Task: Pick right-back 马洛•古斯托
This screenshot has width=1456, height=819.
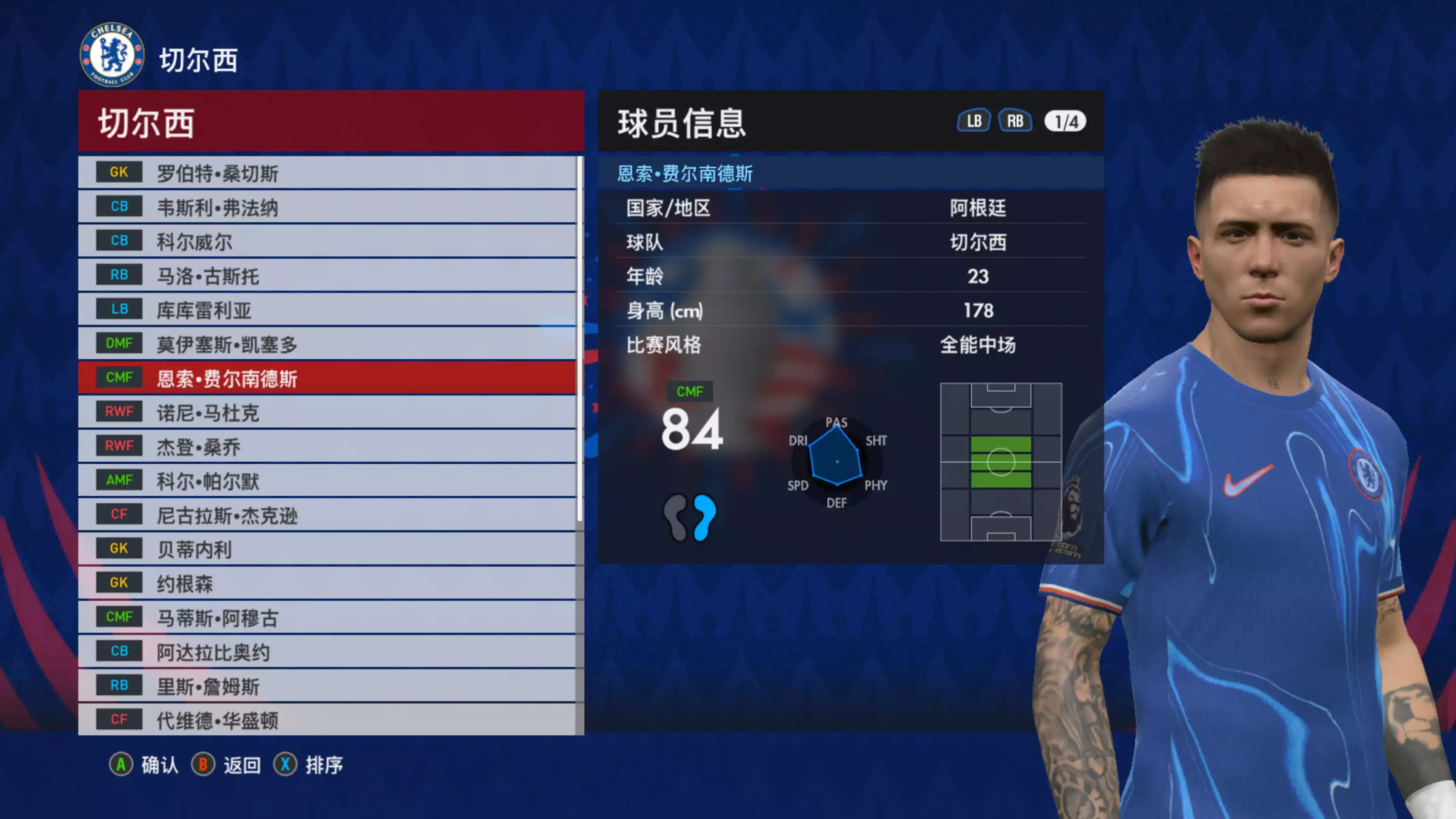Action: point(328,276)
